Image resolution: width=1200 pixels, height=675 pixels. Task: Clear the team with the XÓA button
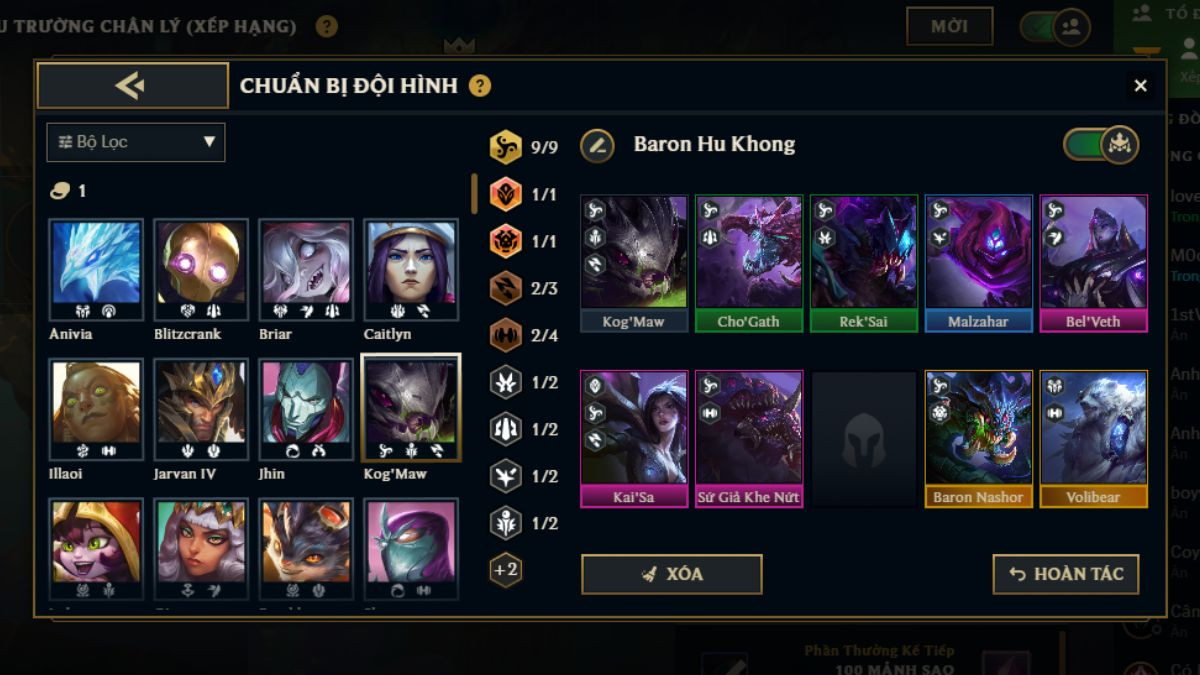671,574
